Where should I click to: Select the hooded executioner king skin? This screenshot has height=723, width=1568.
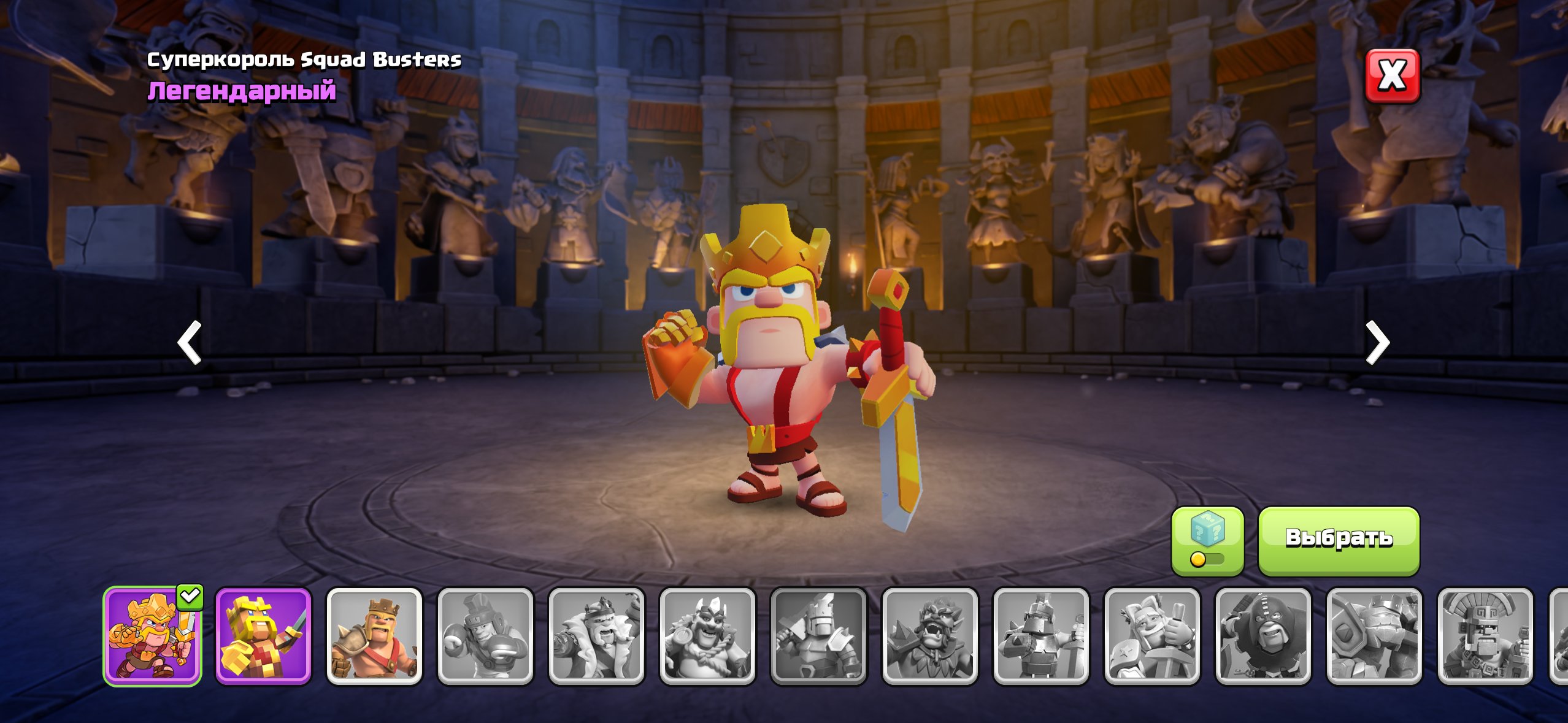coord(1262,636)
